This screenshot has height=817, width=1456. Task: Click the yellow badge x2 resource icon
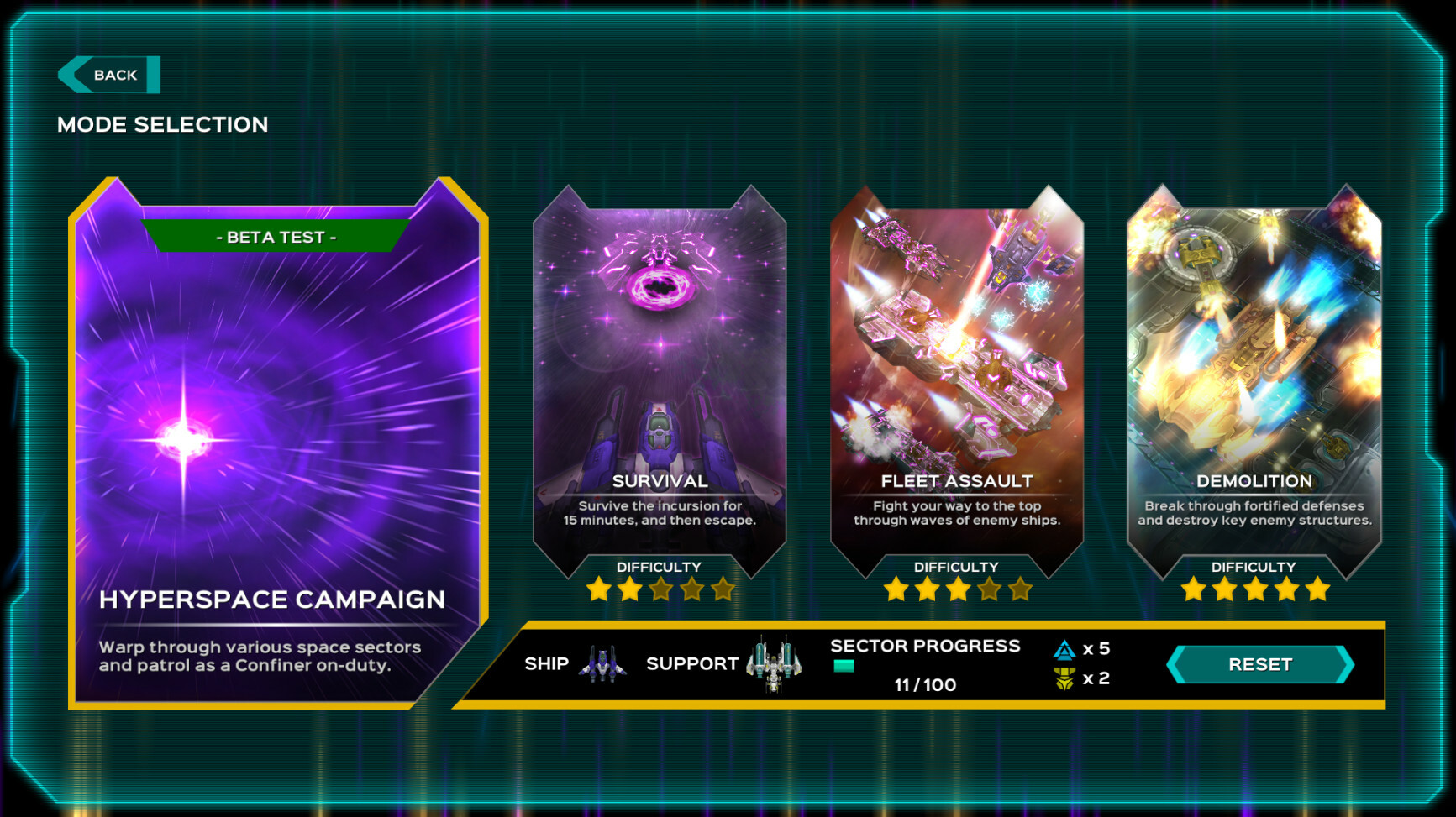1065,679
